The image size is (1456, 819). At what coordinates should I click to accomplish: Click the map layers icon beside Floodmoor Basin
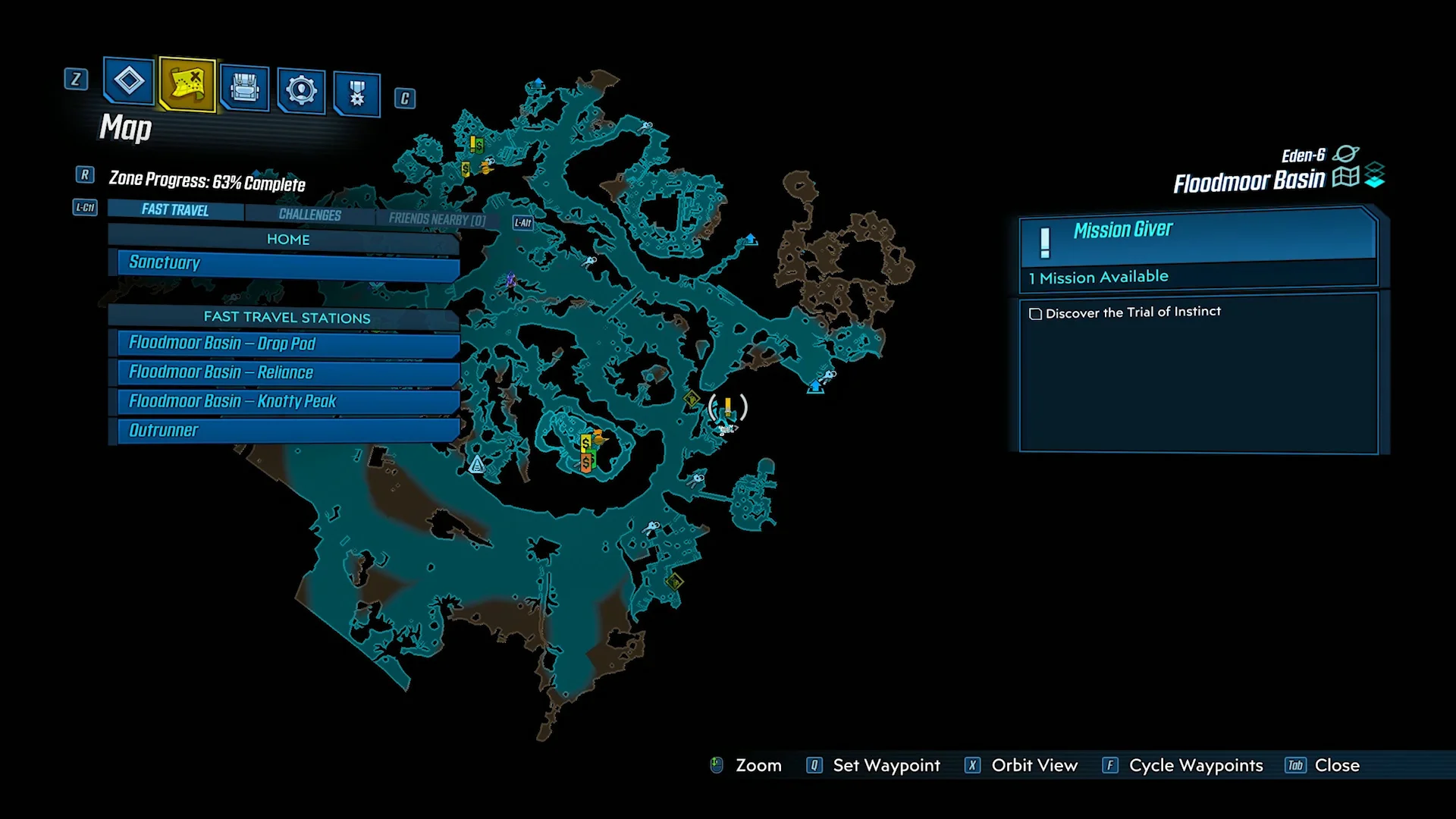pos(1375,175)
